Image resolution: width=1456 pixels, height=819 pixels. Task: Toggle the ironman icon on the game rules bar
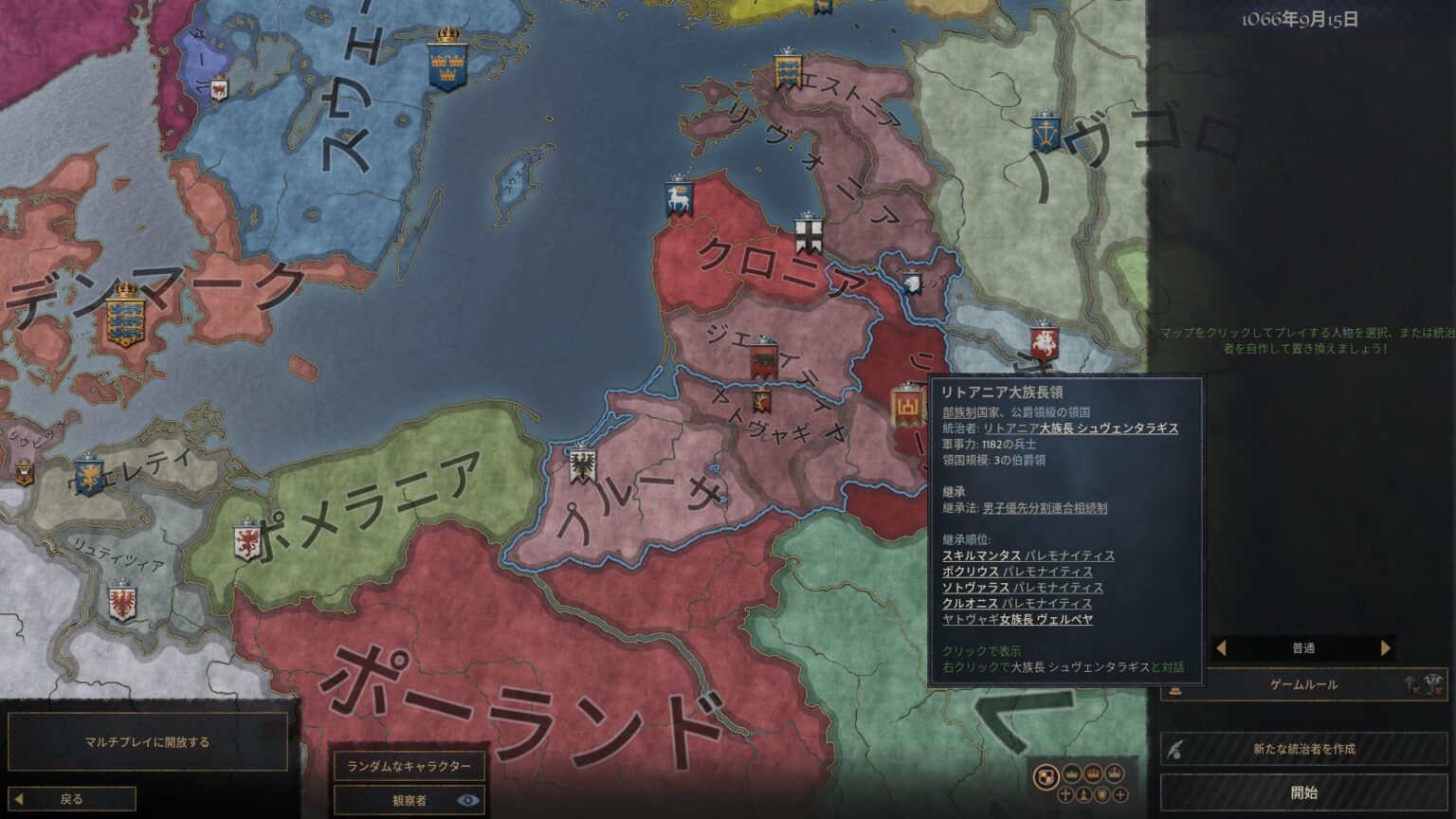pyautogui.click(x=1410, y=683)
